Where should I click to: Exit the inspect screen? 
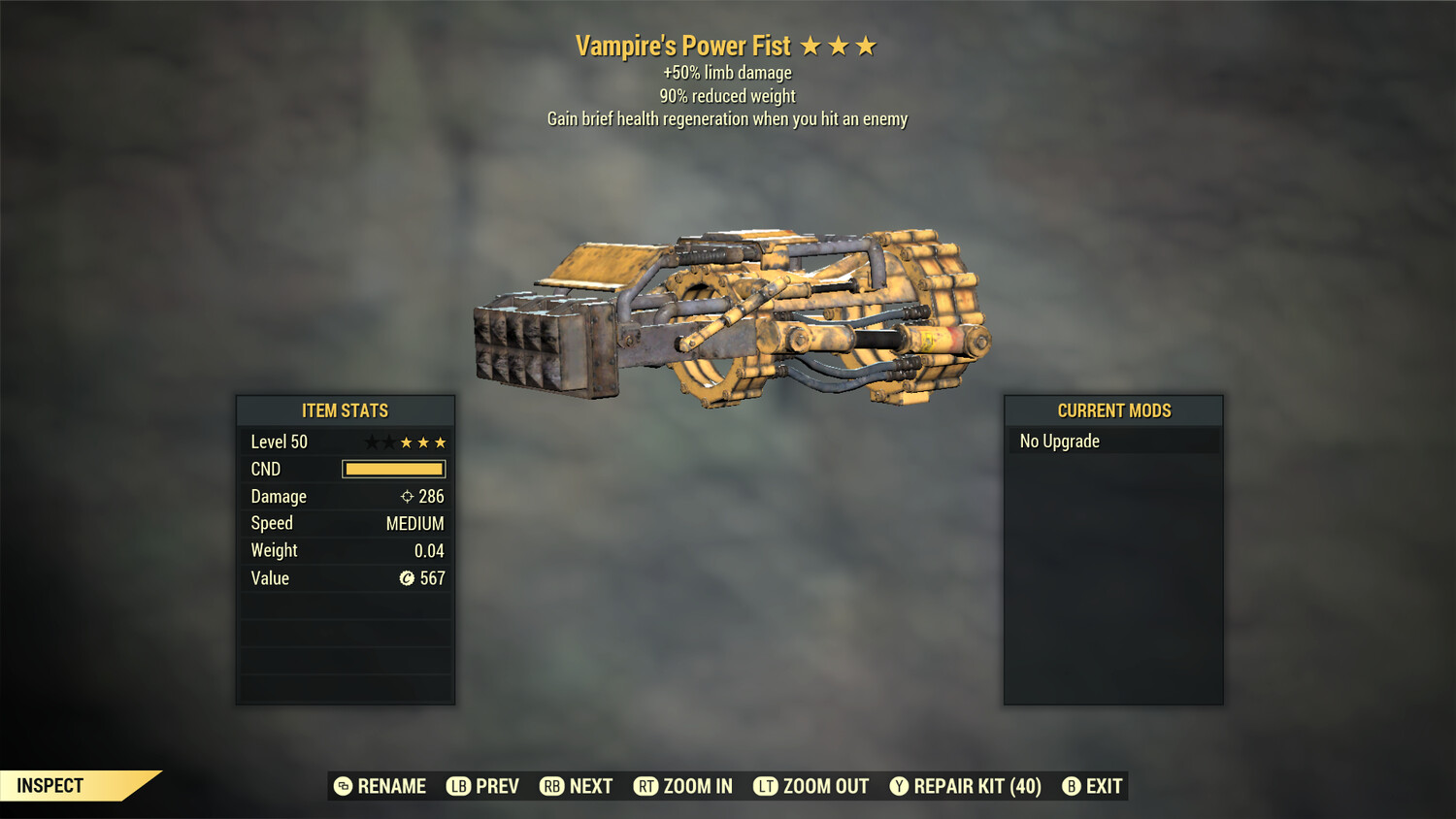tap(1093, 786)
